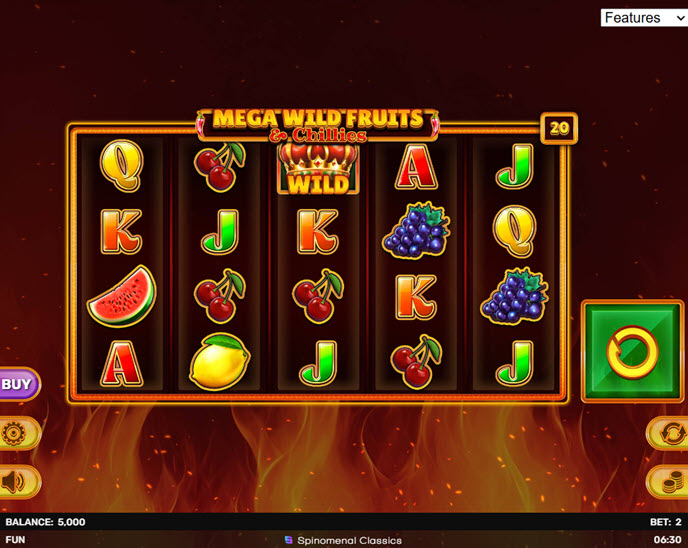Open the coin stack bet options

point(670,482)
